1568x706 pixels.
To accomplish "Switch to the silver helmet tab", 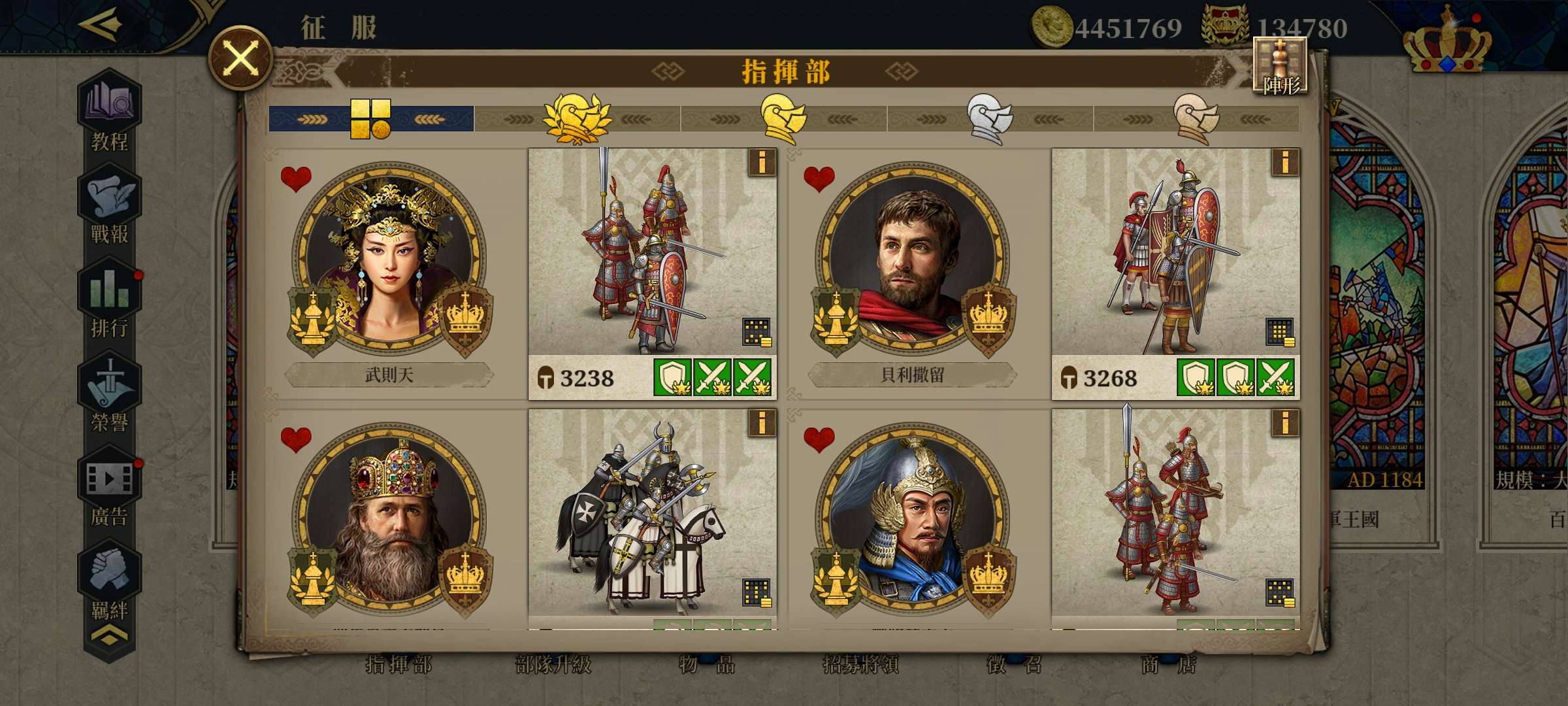I will (x=989, y=119).
